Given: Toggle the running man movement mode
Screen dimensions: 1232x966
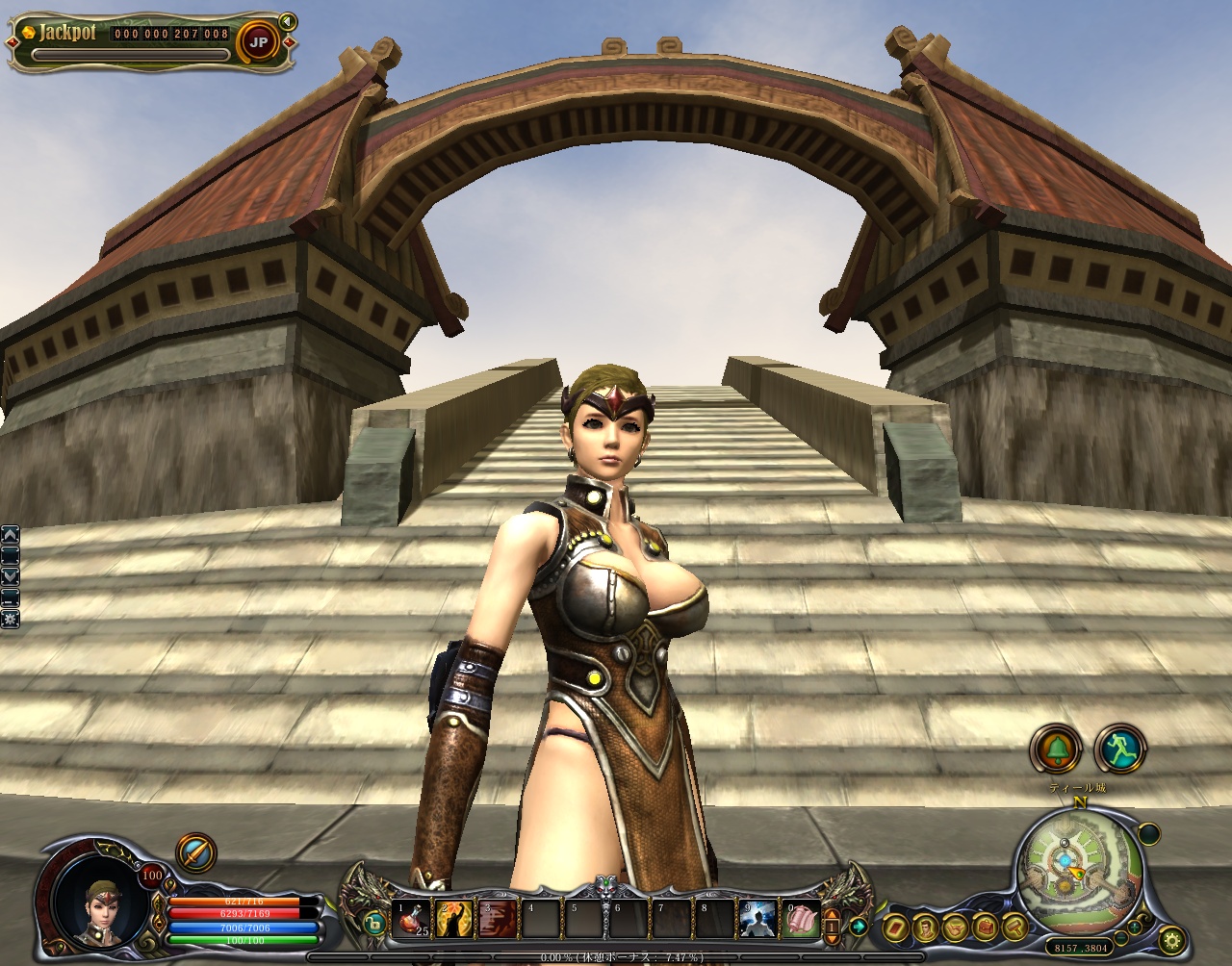Looking at the screenshot, I should (x=1119, y=749).
